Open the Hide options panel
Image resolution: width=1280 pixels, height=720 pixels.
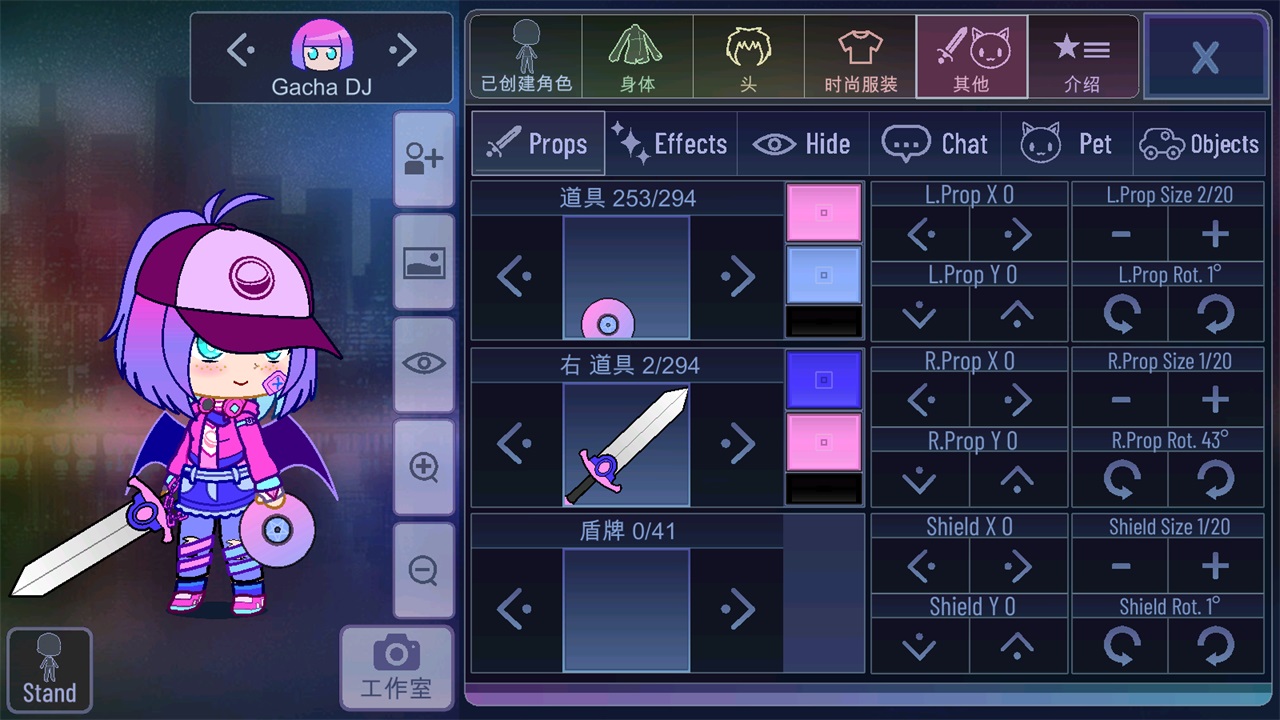803,143
